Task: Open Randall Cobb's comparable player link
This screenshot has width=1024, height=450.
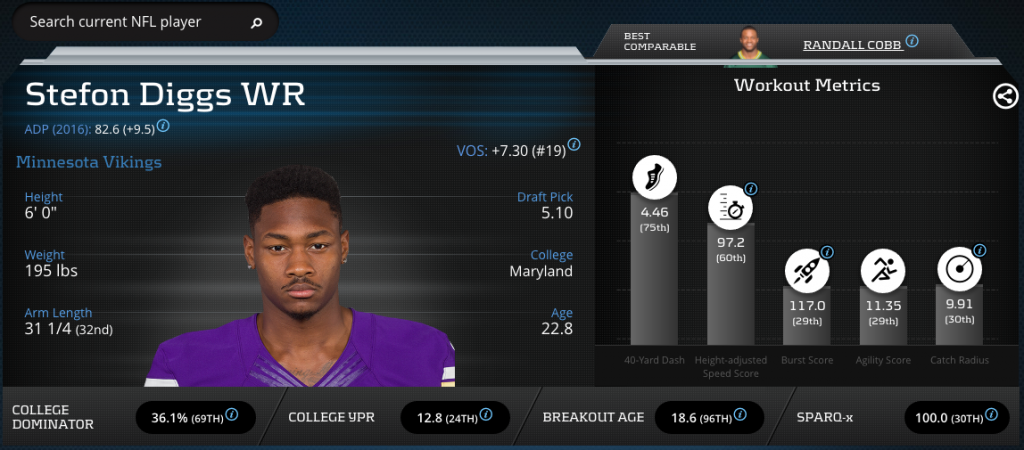Action: click(x=852, y=44)
